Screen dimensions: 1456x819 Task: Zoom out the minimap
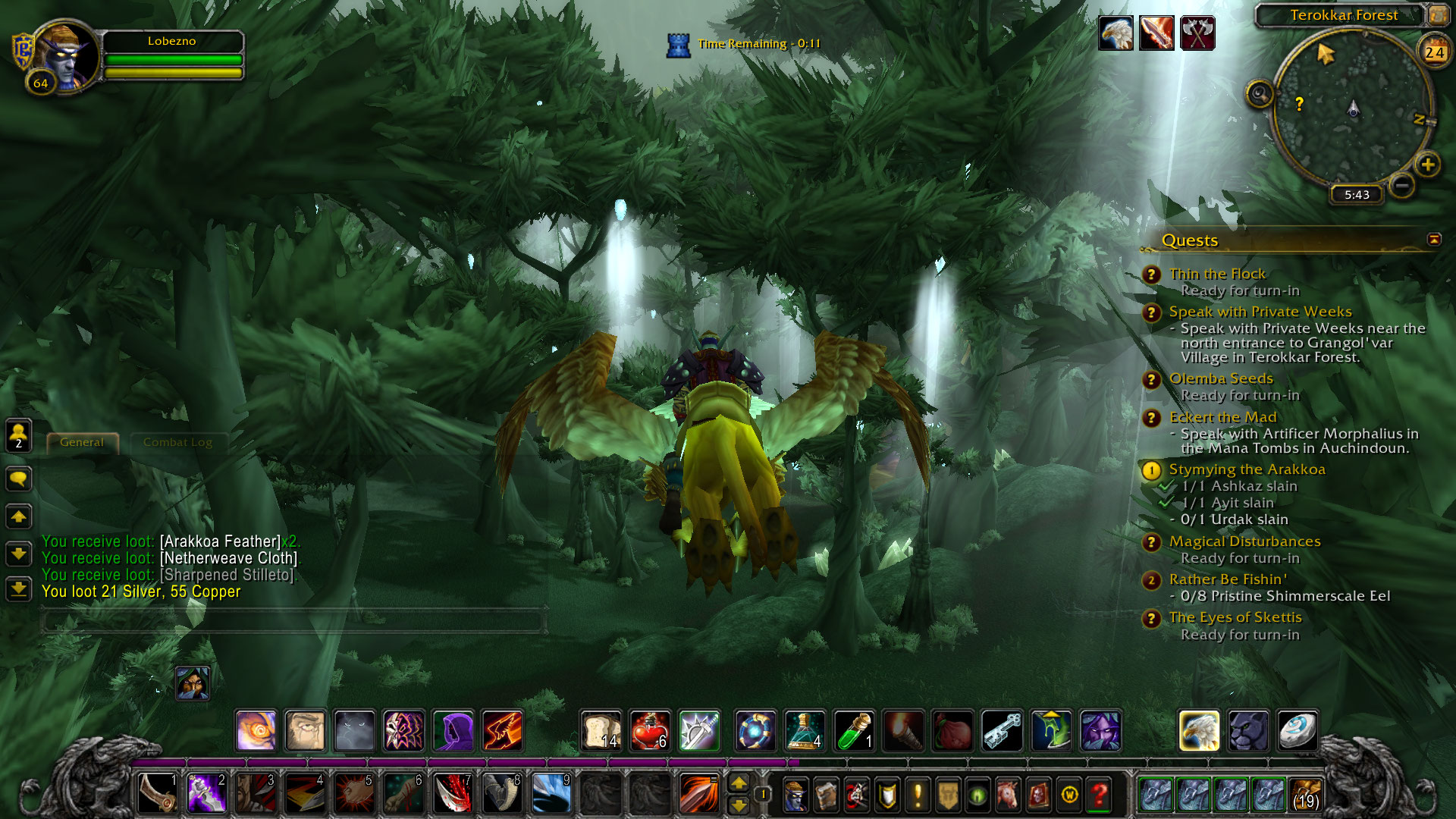pos(1402,184)
